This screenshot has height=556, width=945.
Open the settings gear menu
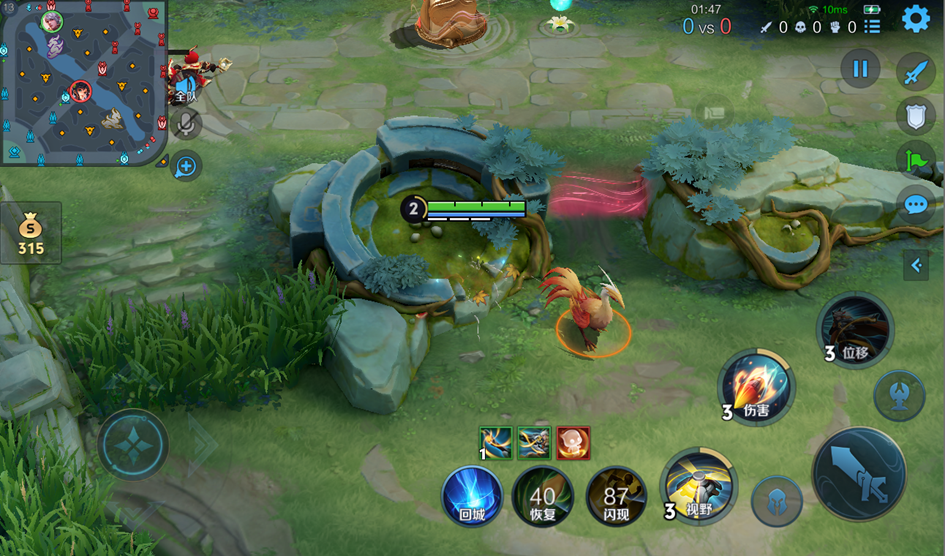click(x=916, y=19)
